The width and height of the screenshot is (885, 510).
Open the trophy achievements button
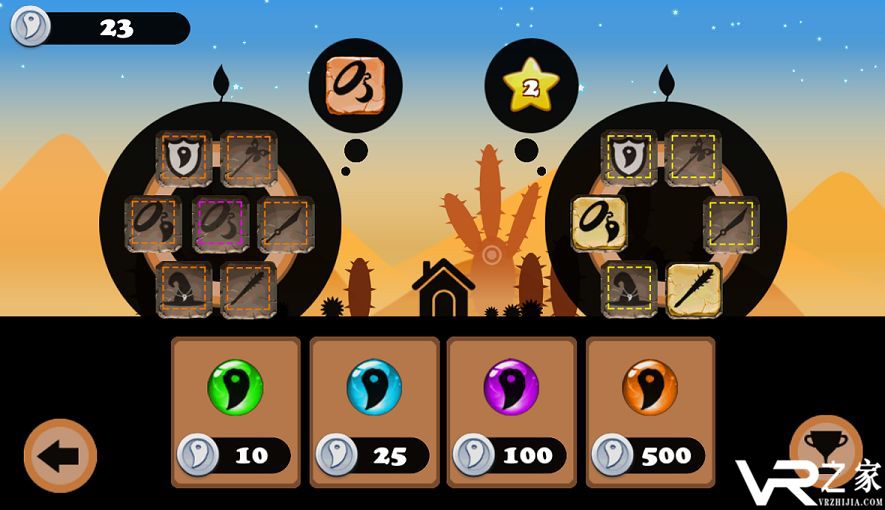[825, 450]
